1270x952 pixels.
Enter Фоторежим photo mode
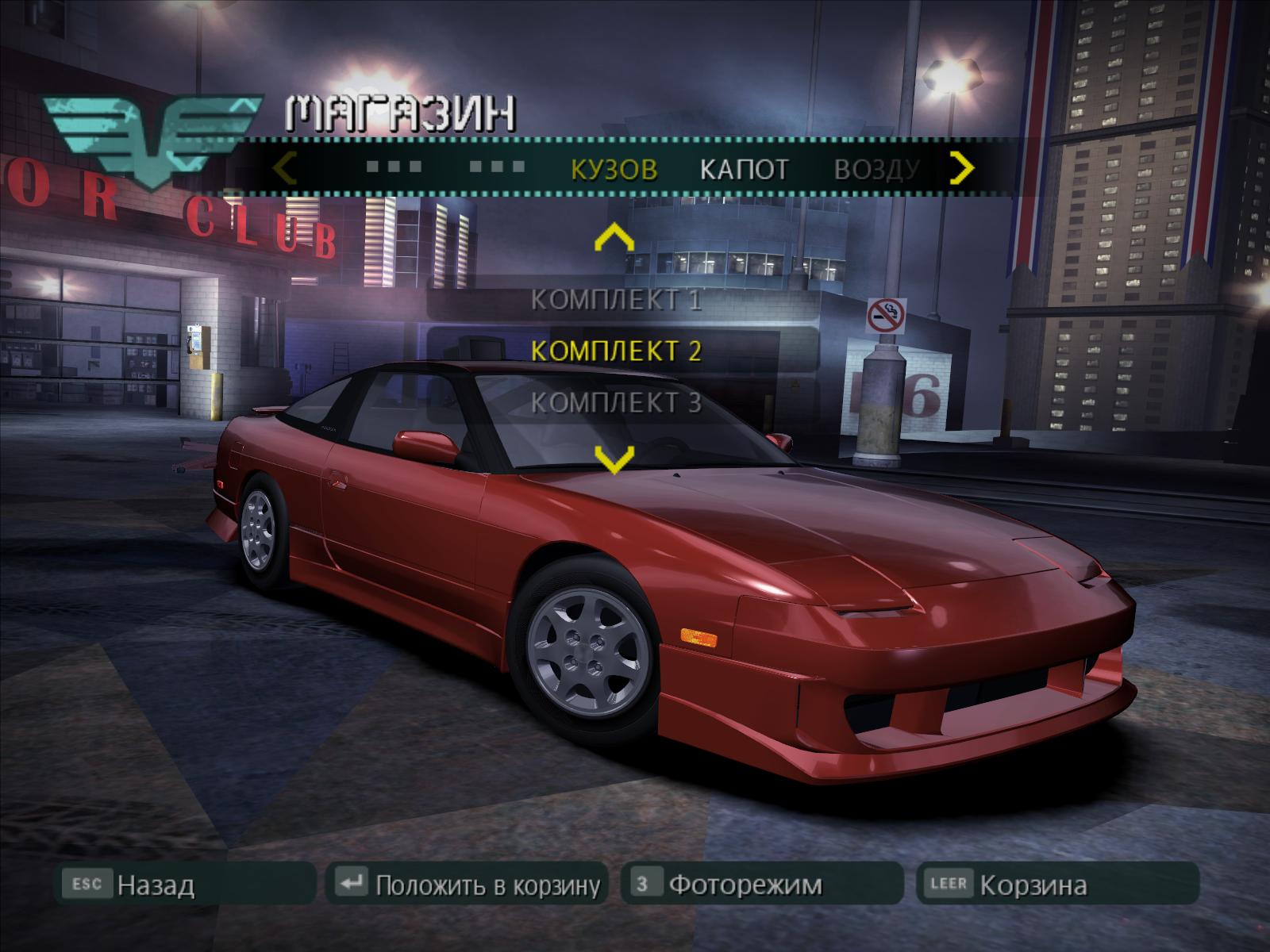click(762, 884)
